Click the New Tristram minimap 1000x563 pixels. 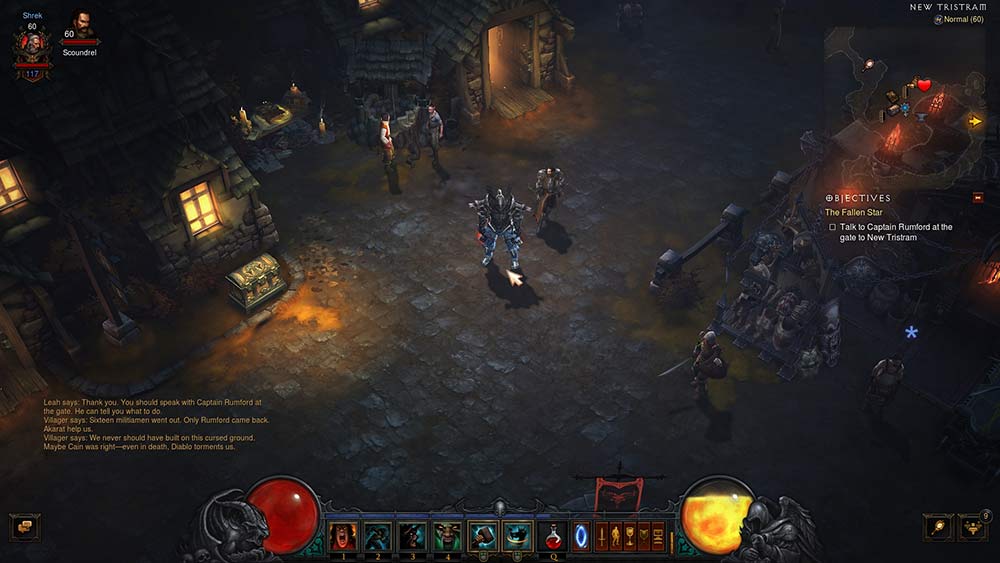click(x=905, y=100)
